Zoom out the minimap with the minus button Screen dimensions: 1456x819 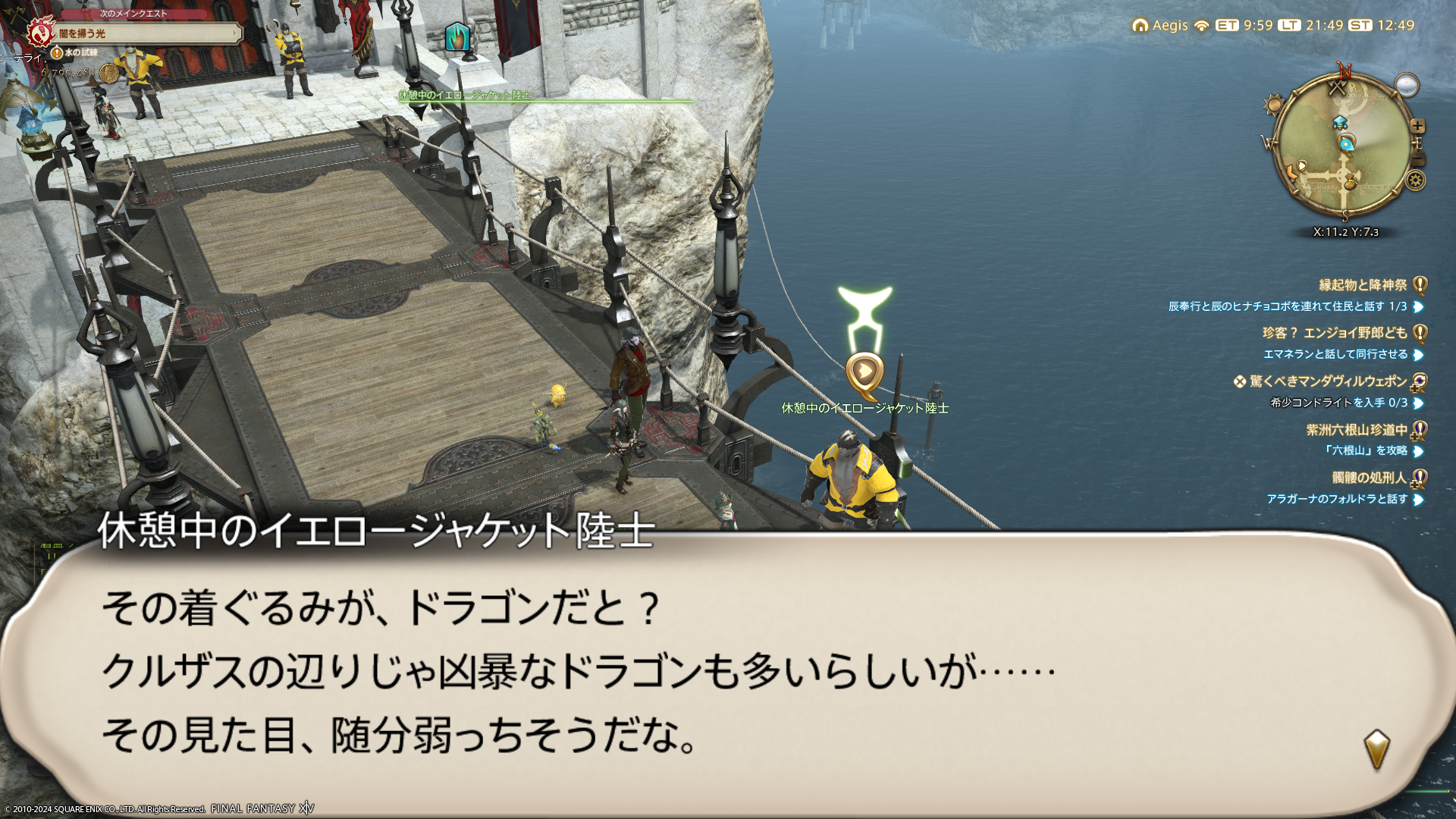[1417, 159]
